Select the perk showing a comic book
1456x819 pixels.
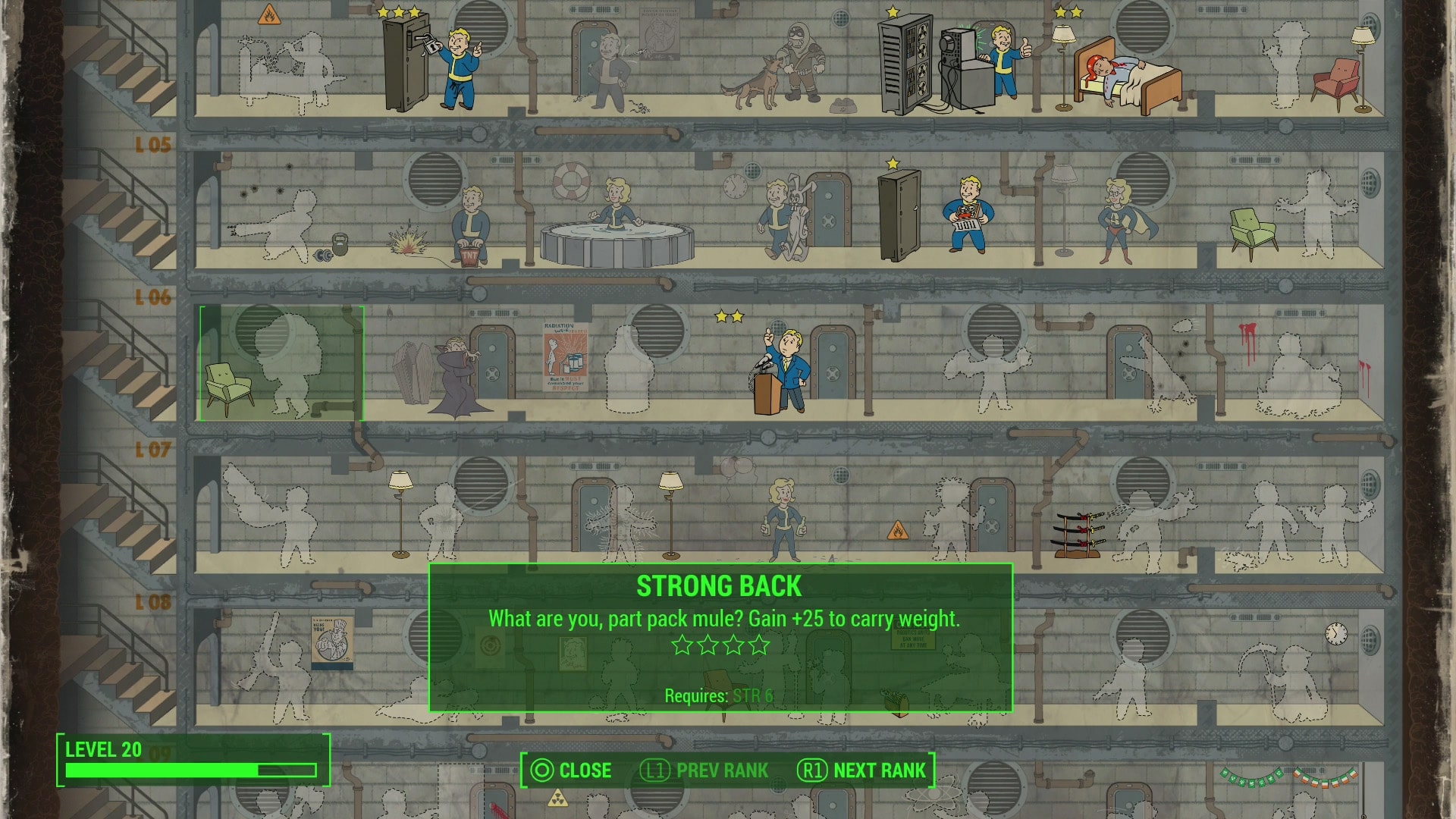971,216
